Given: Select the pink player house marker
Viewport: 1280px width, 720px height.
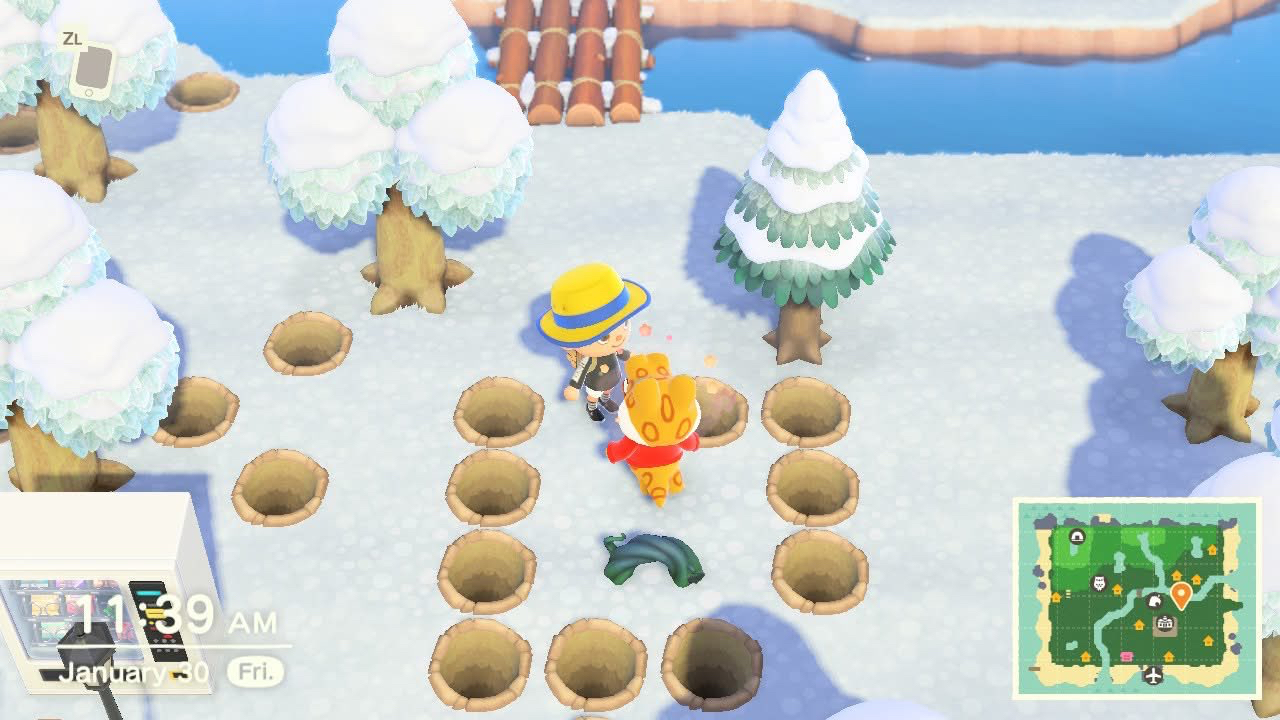Looking at the screenshot, I should click(1126, 657).
